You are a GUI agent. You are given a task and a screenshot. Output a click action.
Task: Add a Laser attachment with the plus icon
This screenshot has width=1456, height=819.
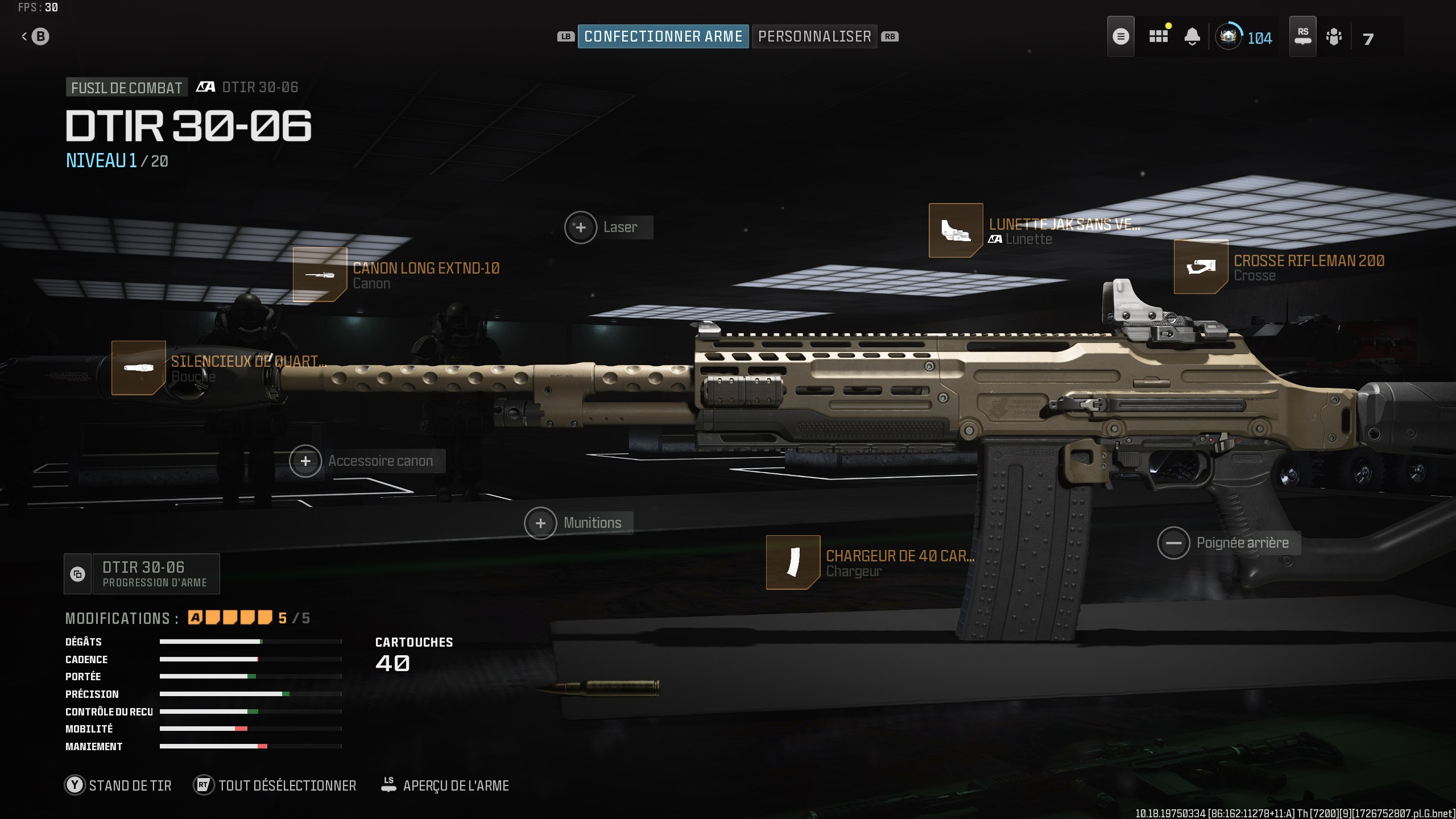[x=581, y=226]
